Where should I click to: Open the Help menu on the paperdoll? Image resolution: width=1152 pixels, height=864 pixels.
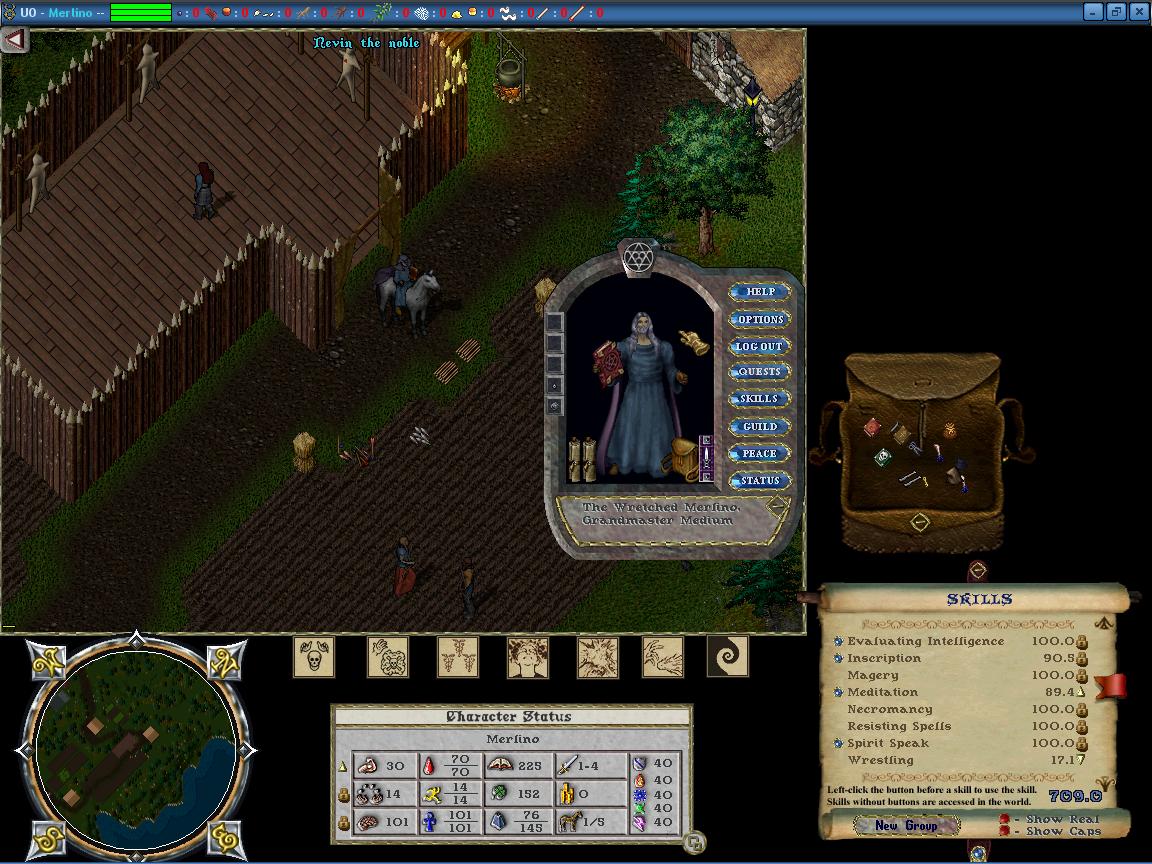tap(760, 292)
